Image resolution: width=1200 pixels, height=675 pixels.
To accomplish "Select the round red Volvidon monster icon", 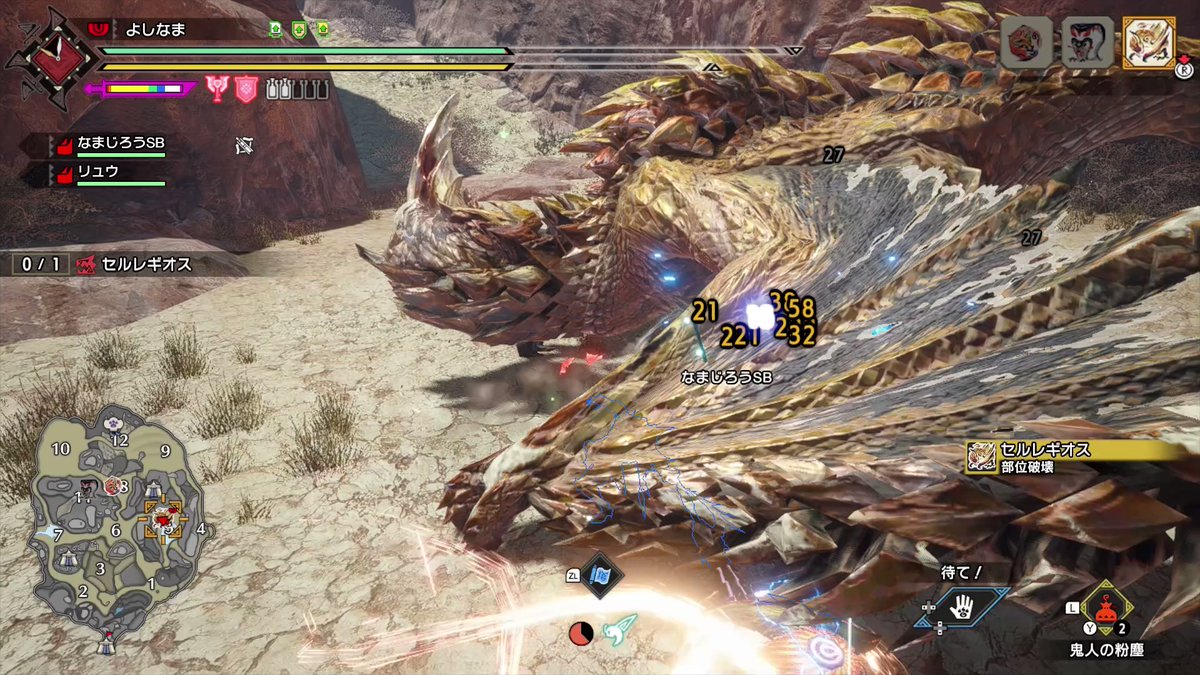I will pyautogui.click(x=1027, y=43).
